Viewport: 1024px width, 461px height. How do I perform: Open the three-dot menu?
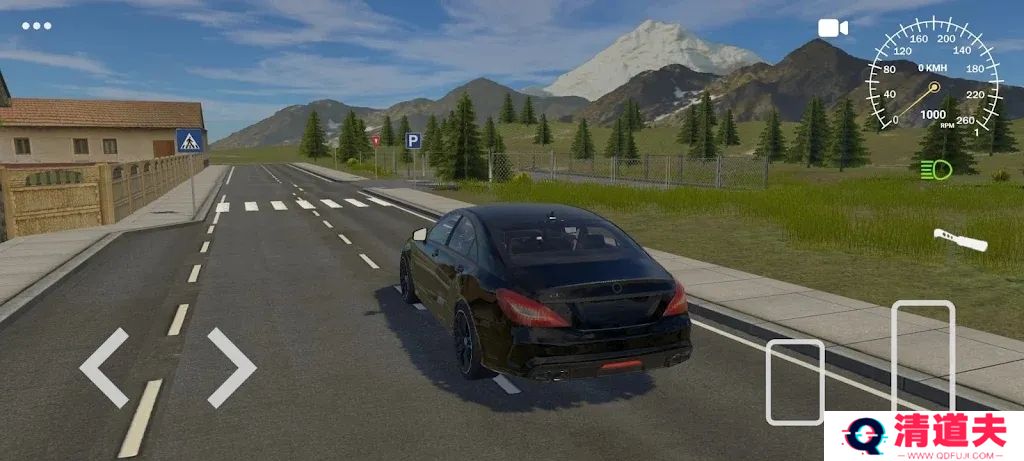coord(36,25)
